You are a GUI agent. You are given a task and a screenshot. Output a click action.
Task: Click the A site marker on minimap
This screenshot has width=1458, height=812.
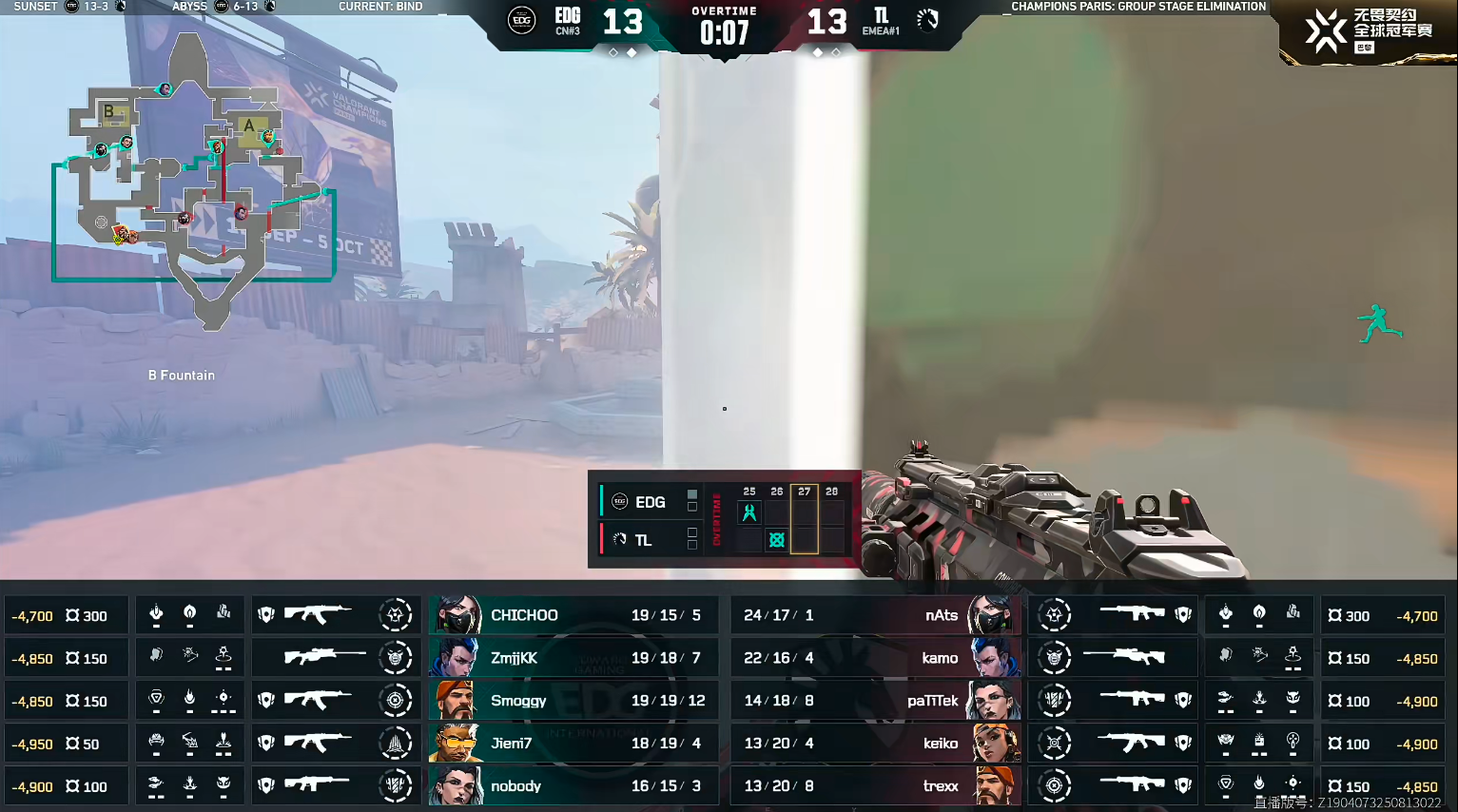coord(249,126)
